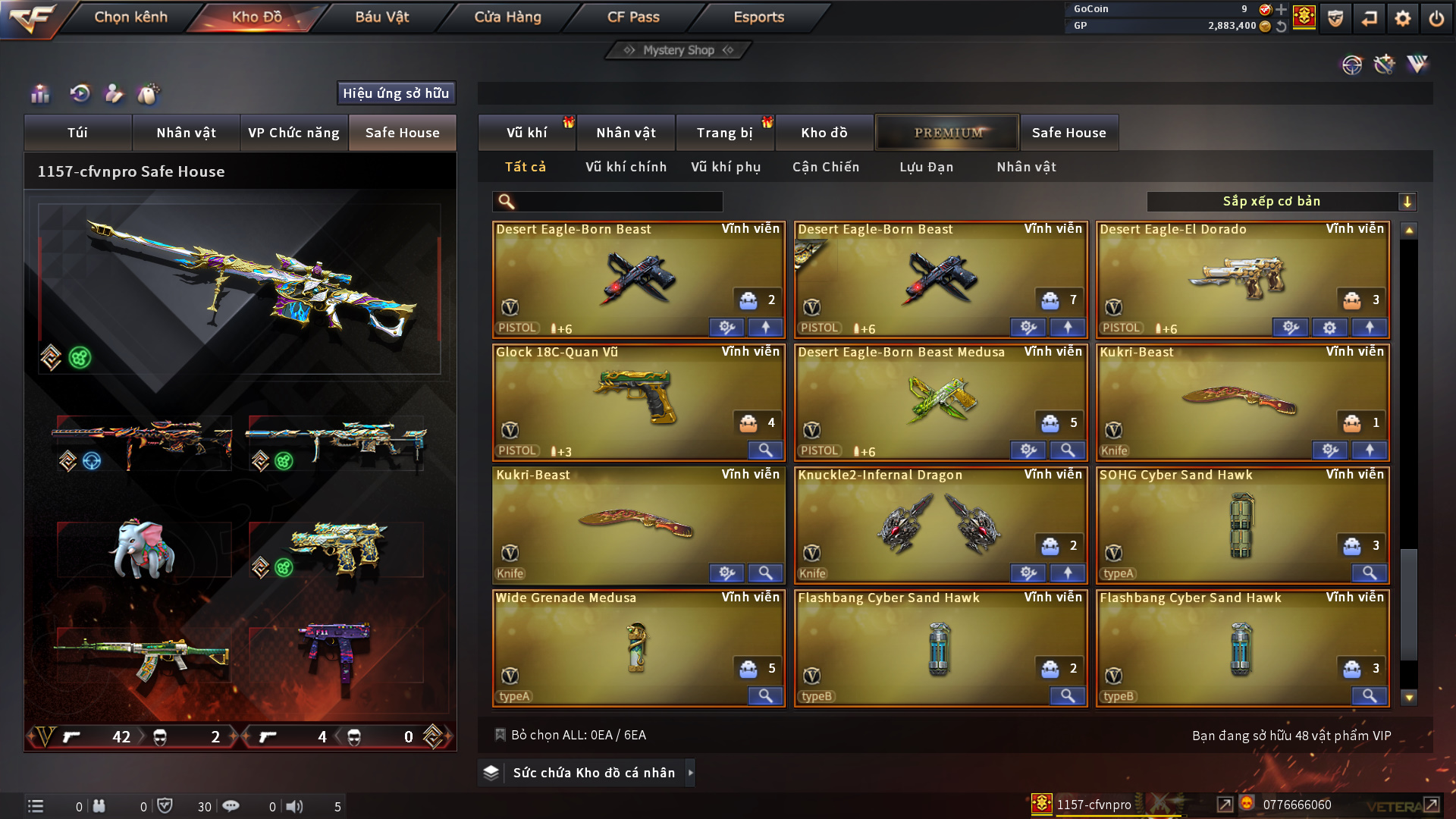
Task: Open the Esports menu
Action: (758, 17)
